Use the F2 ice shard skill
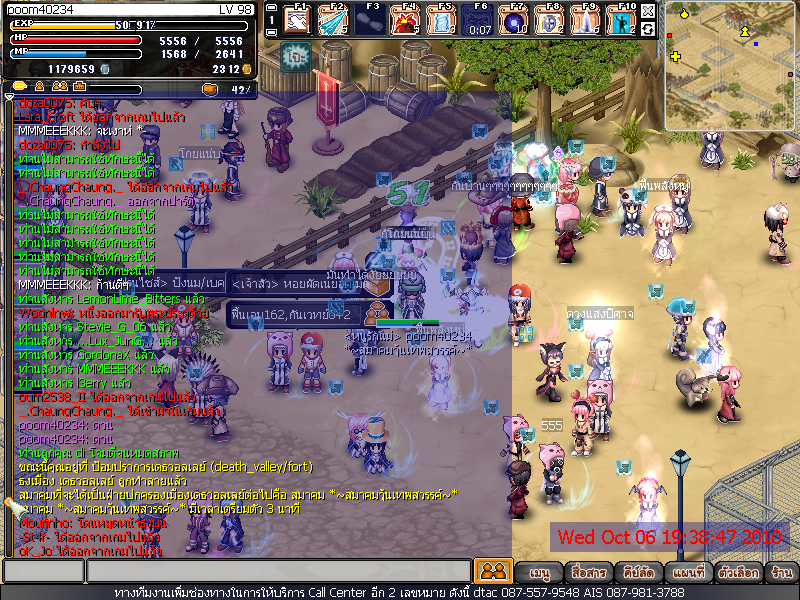 [334, 20]
